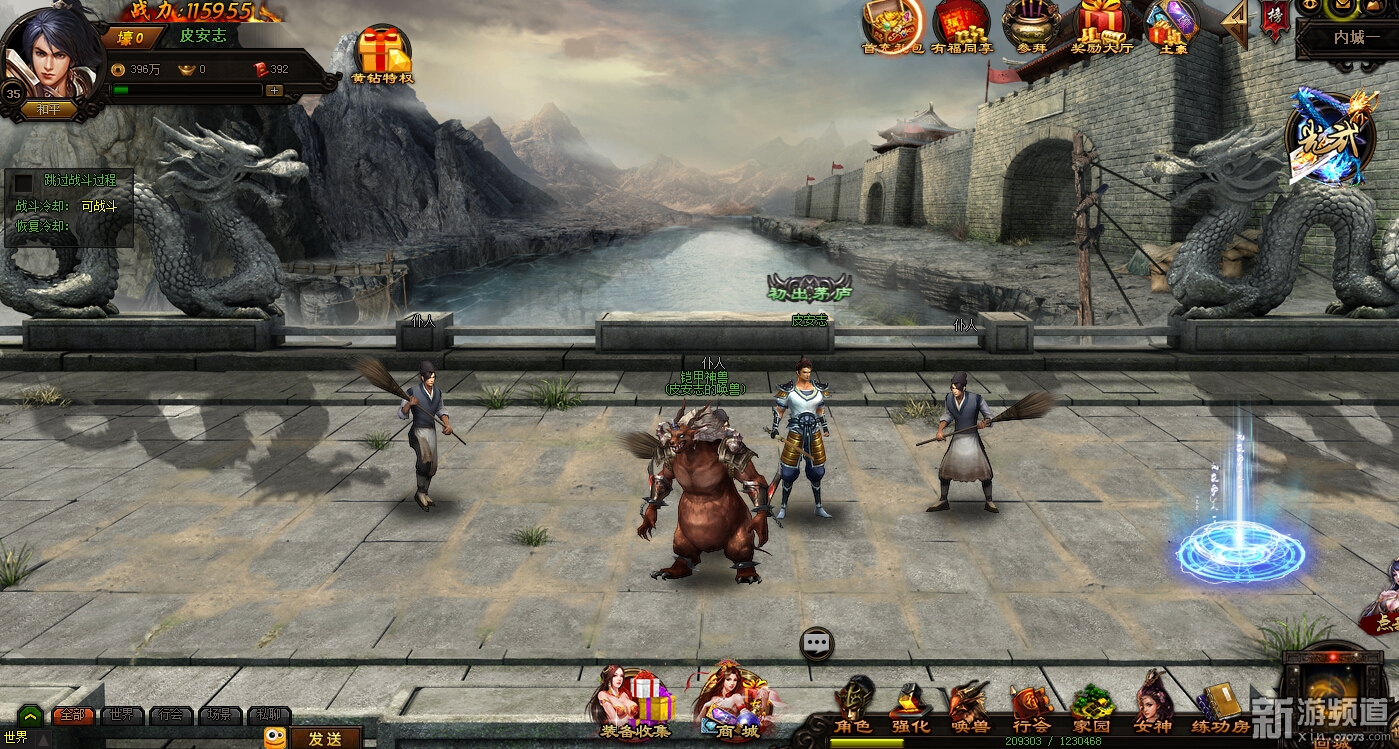Open the 光武 weapon event icon

1325,138
